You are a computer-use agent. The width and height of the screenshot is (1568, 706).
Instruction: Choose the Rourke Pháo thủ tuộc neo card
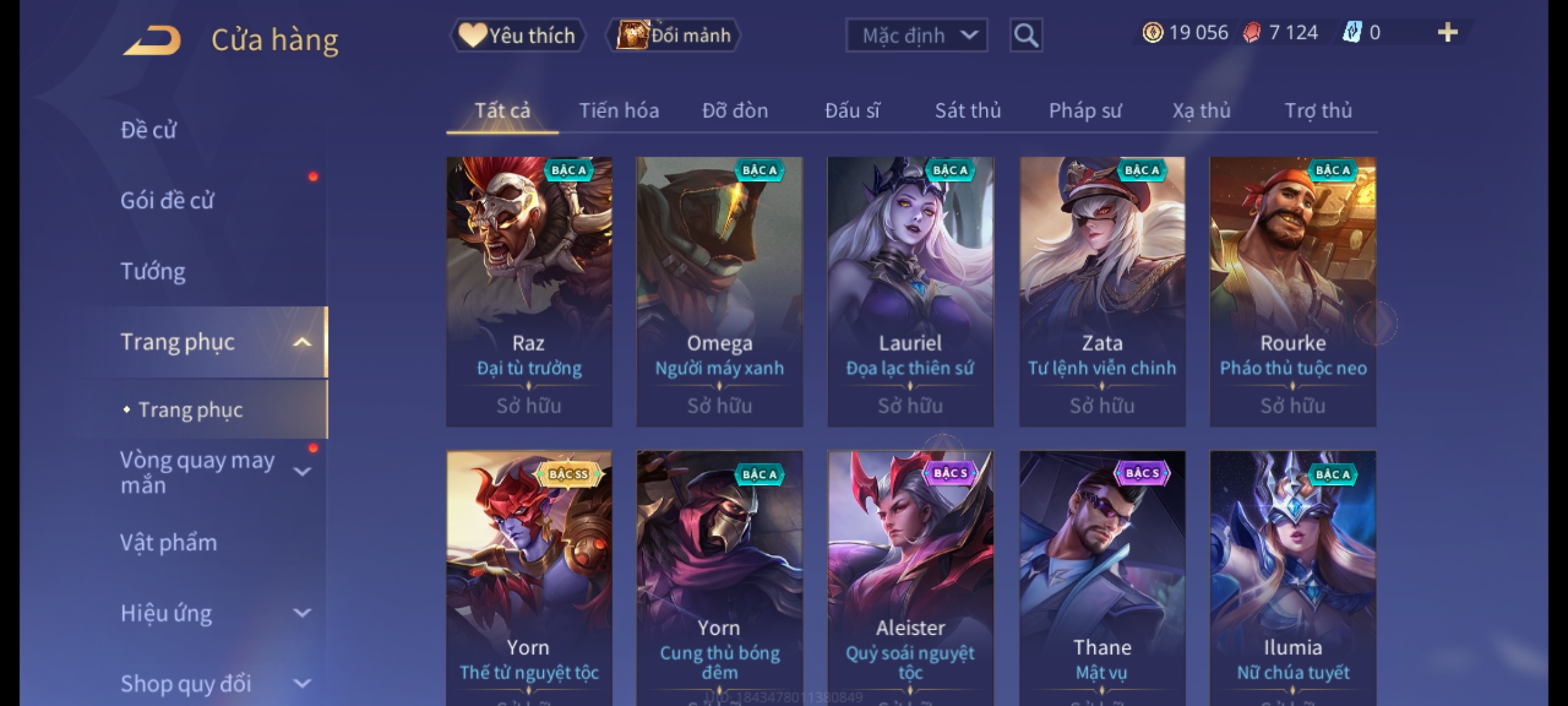pos(1292,291)
